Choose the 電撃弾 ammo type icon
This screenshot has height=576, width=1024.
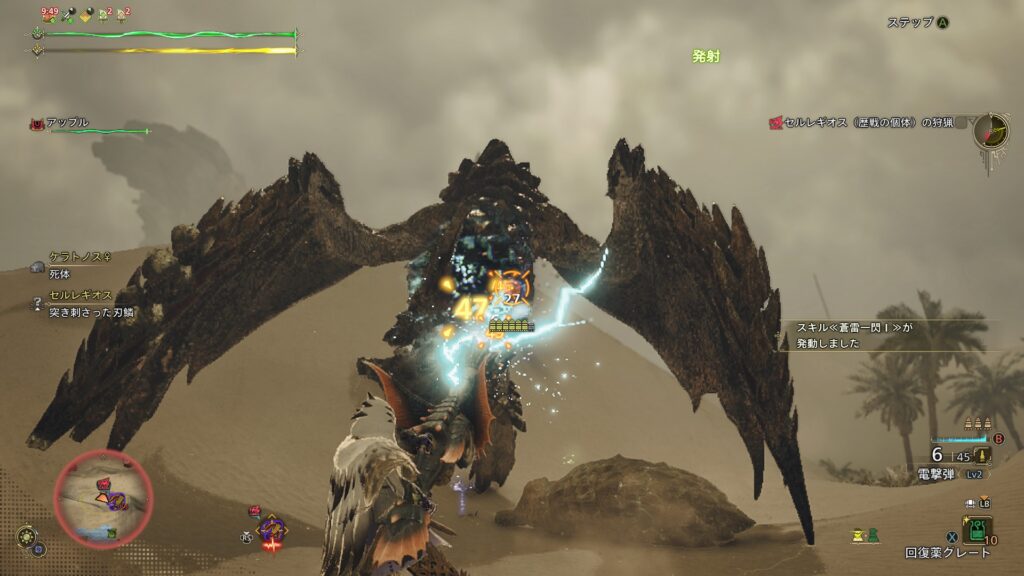pos(983,455)
